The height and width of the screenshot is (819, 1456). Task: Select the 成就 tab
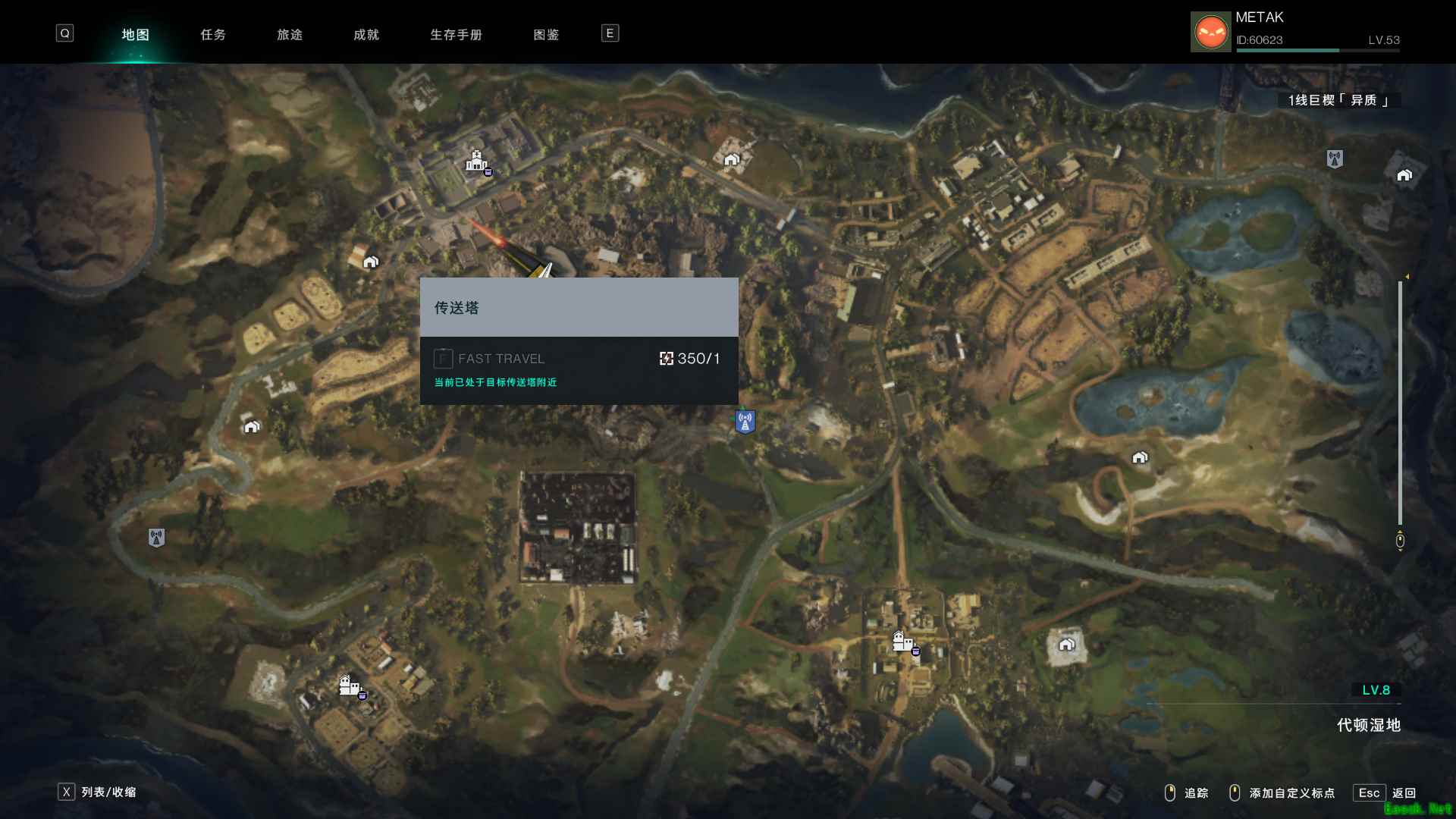click(x=366, y=35)
